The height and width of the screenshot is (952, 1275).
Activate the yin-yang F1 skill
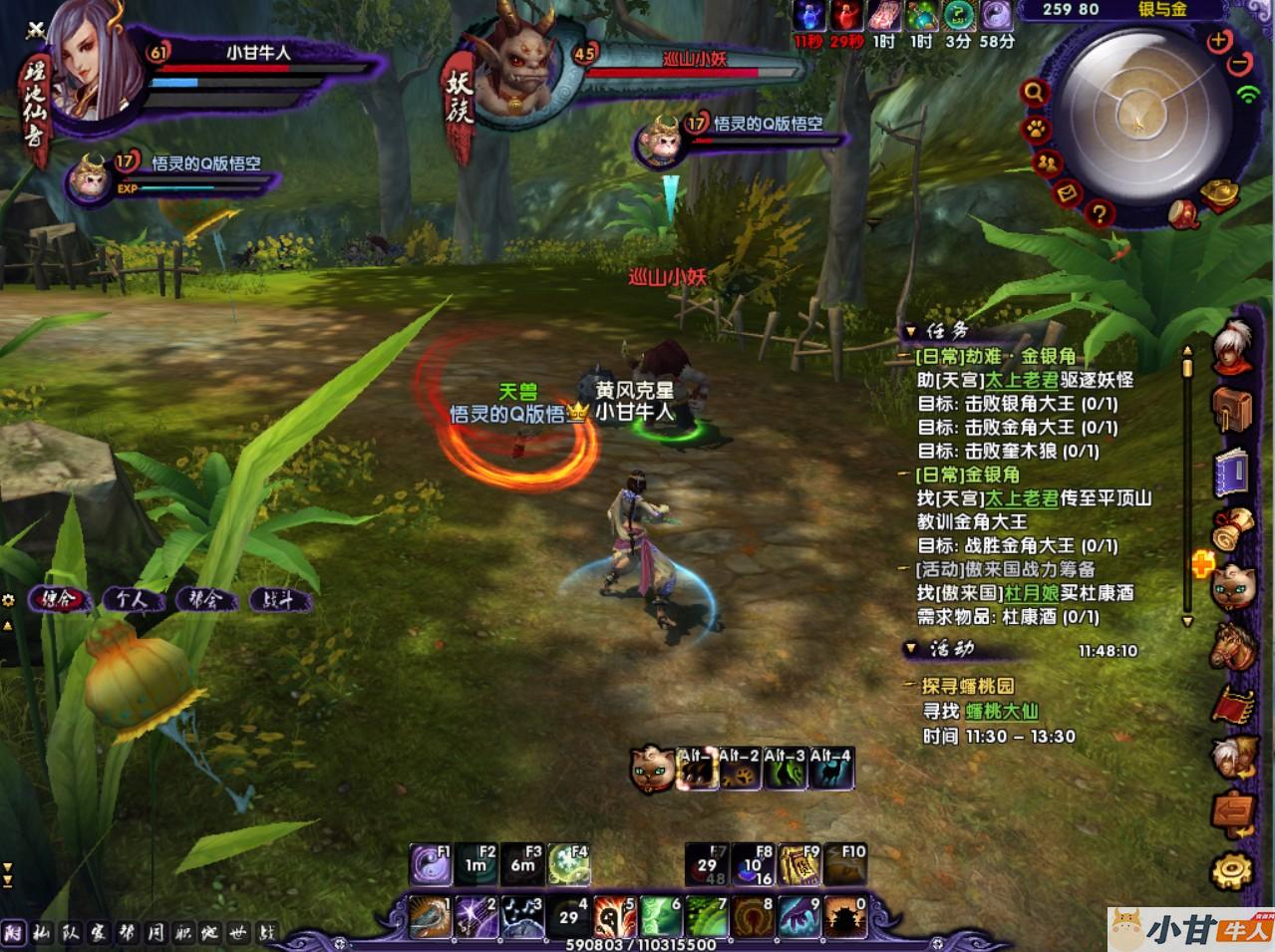point(431,863)
